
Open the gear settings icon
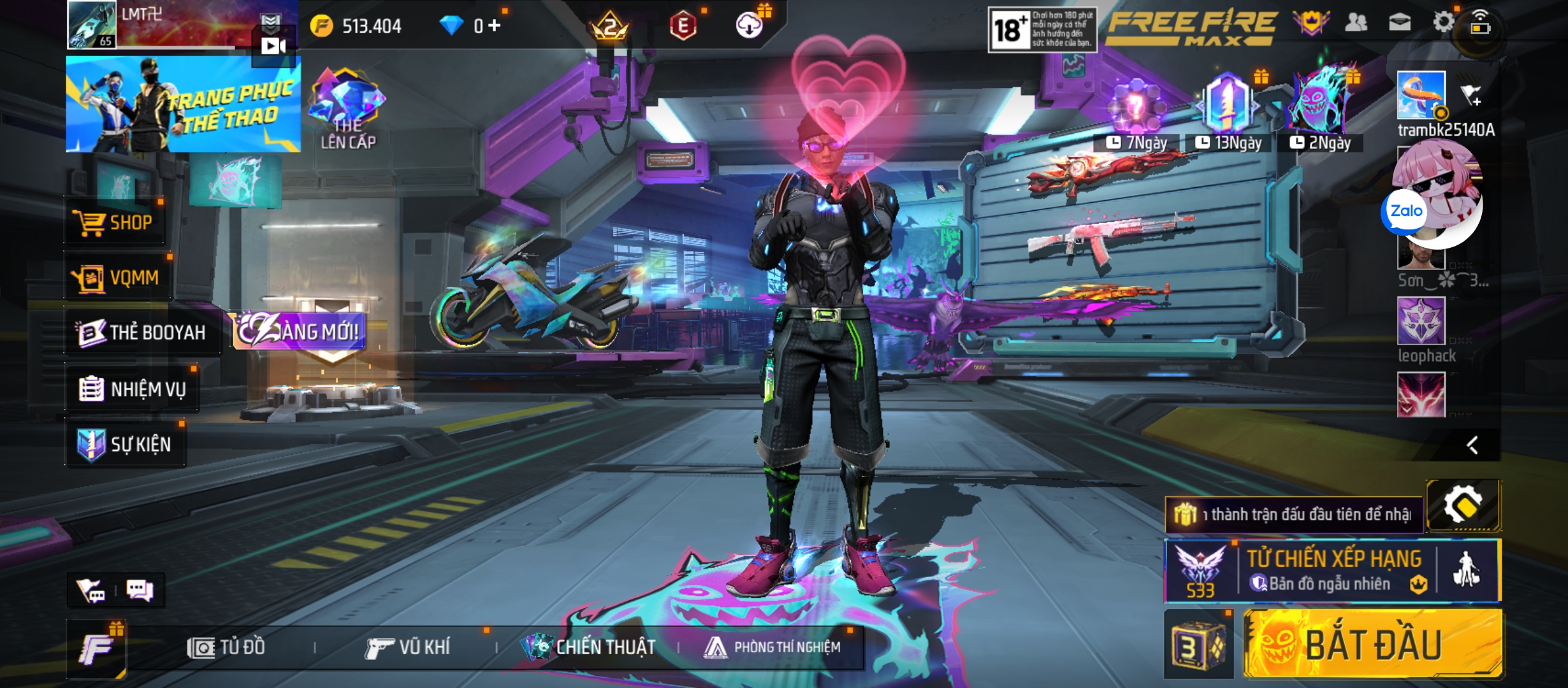tap(1443, 23)
